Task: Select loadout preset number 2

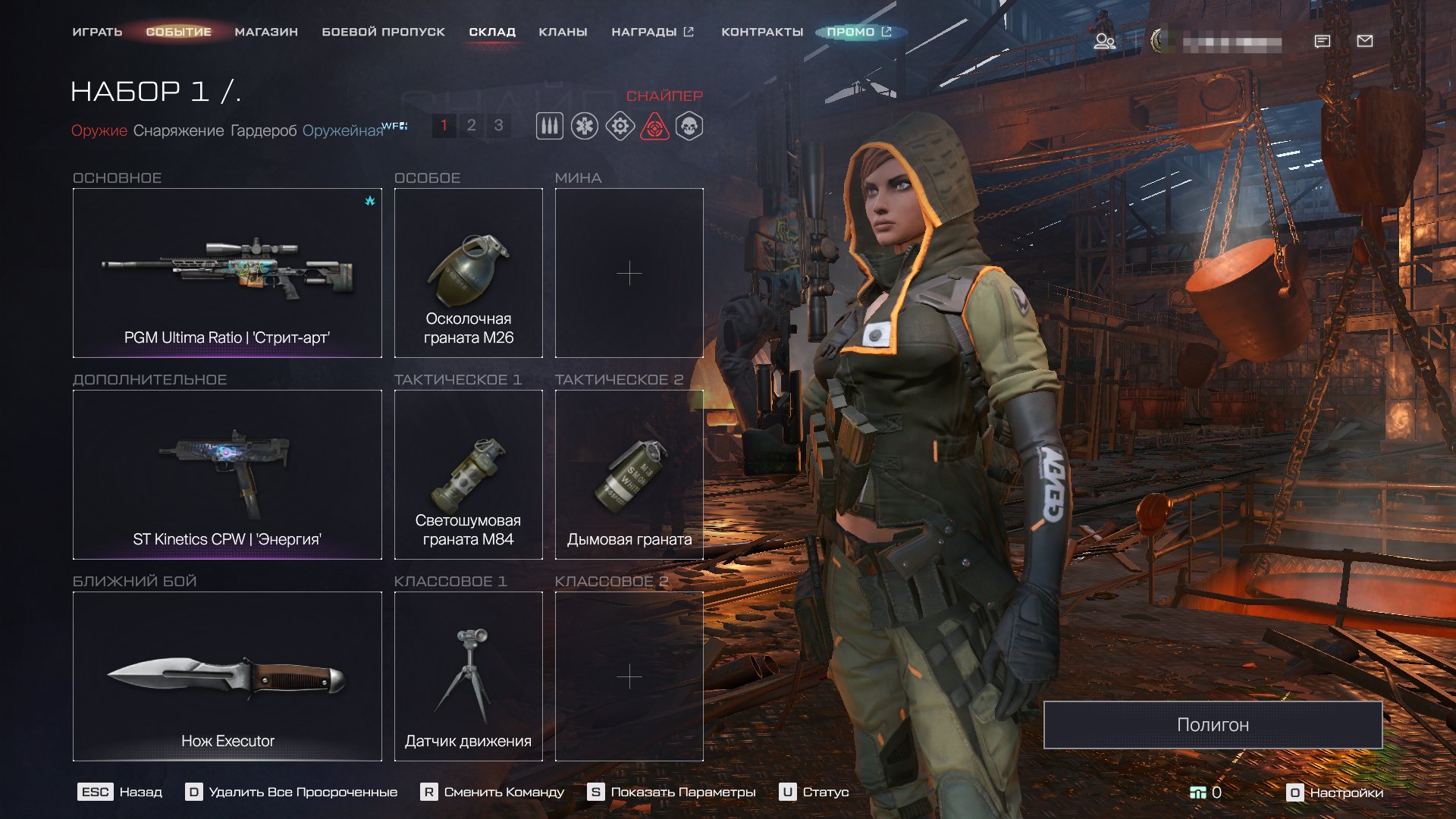Action: 471,125
